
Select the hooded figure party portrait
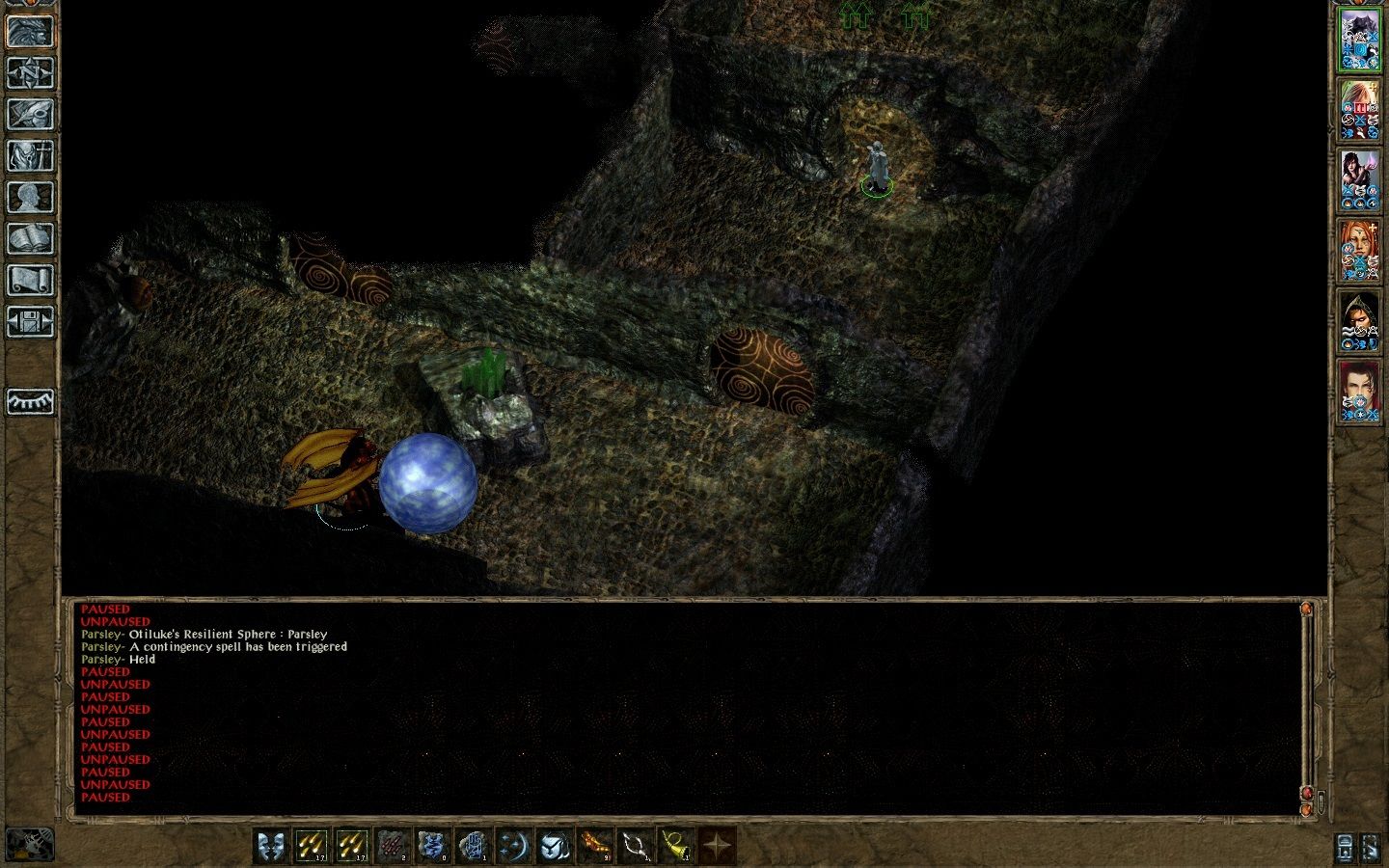pos(1359,321)
